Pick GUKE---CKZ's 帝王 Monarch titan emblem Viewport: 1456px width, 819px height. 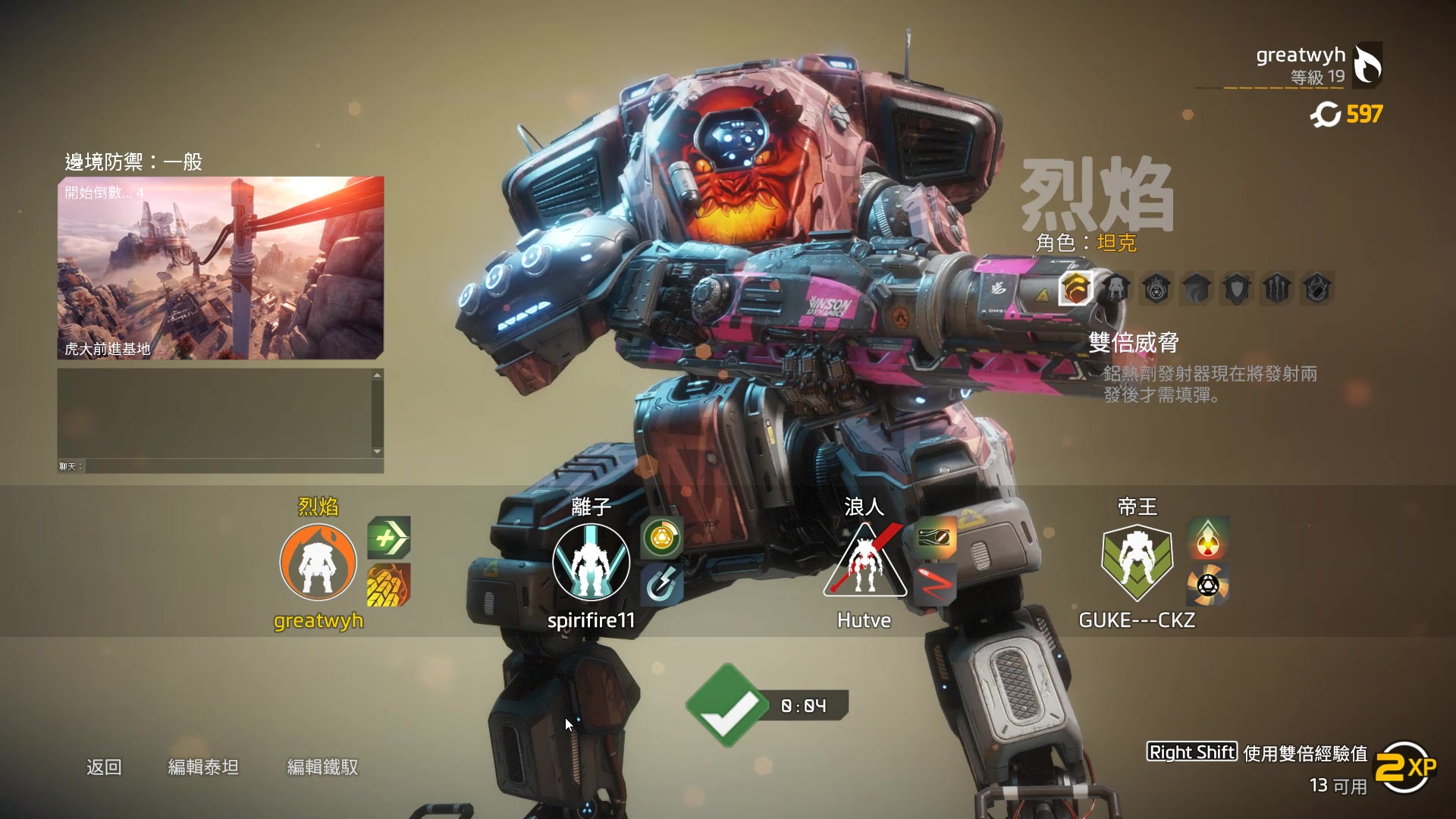pos(1137,562)
